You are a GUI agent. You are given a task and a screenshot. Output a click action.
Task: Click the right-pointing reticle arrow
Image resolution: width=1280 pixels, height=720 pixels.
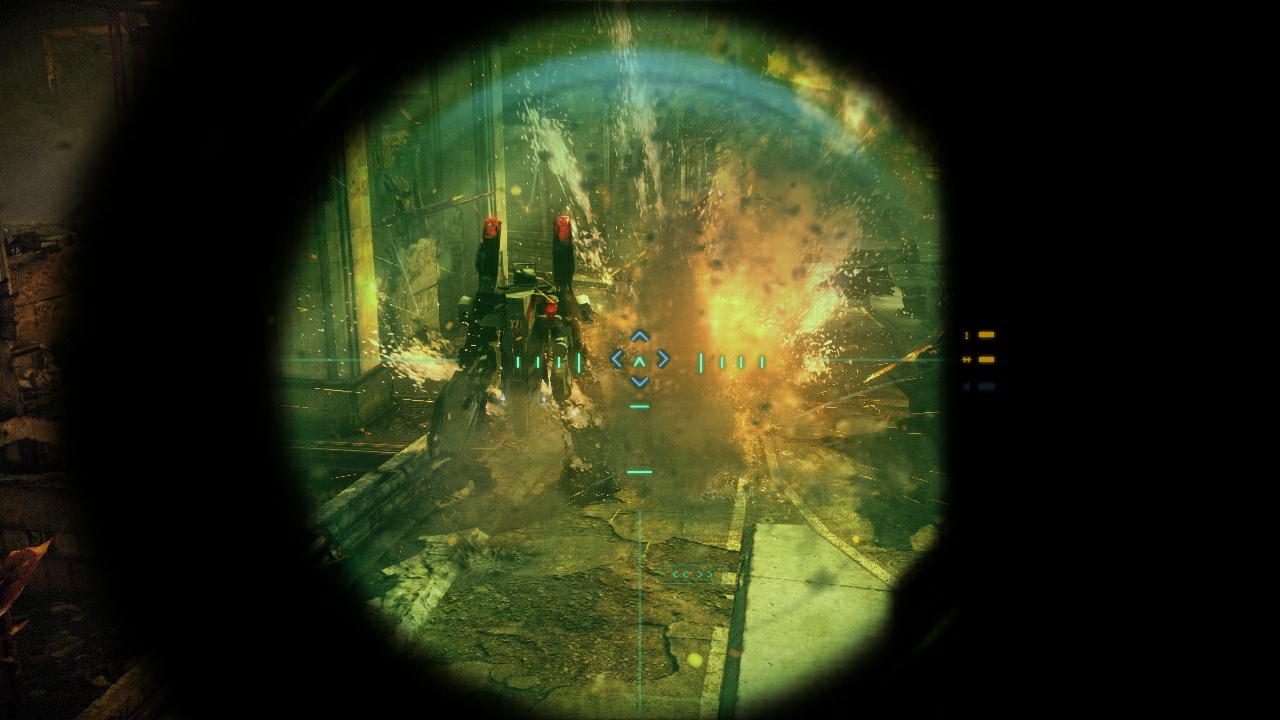tap(662, 360)
